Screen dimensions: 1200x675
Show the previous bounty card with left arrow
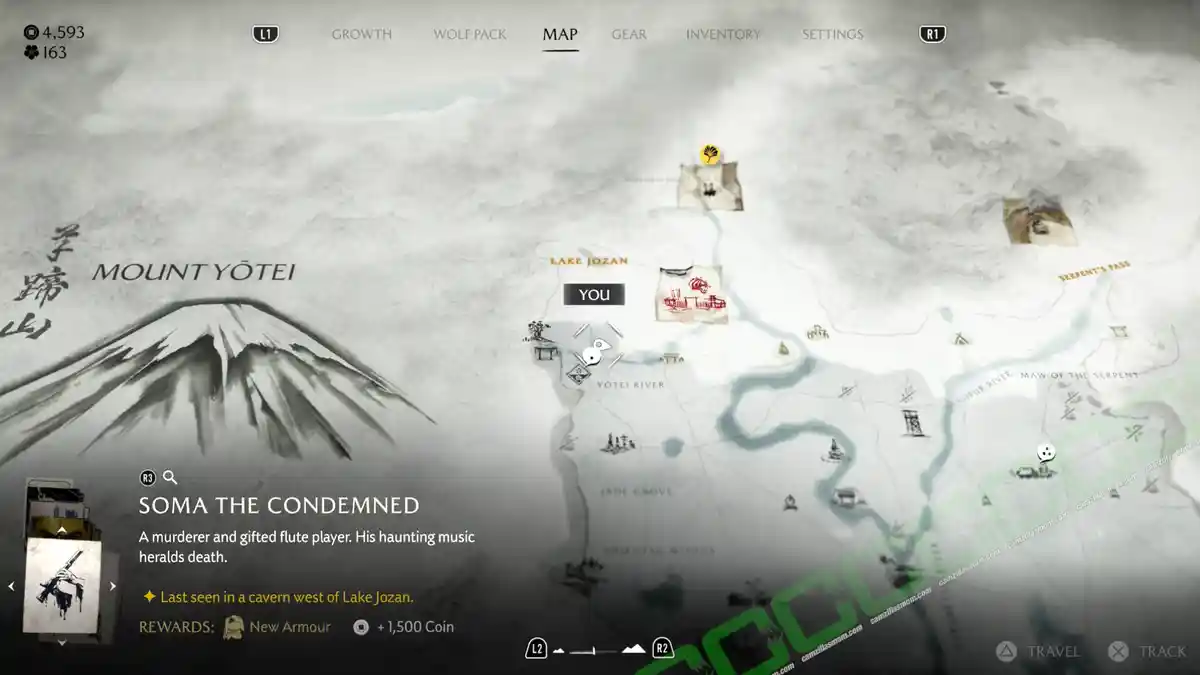12,586
